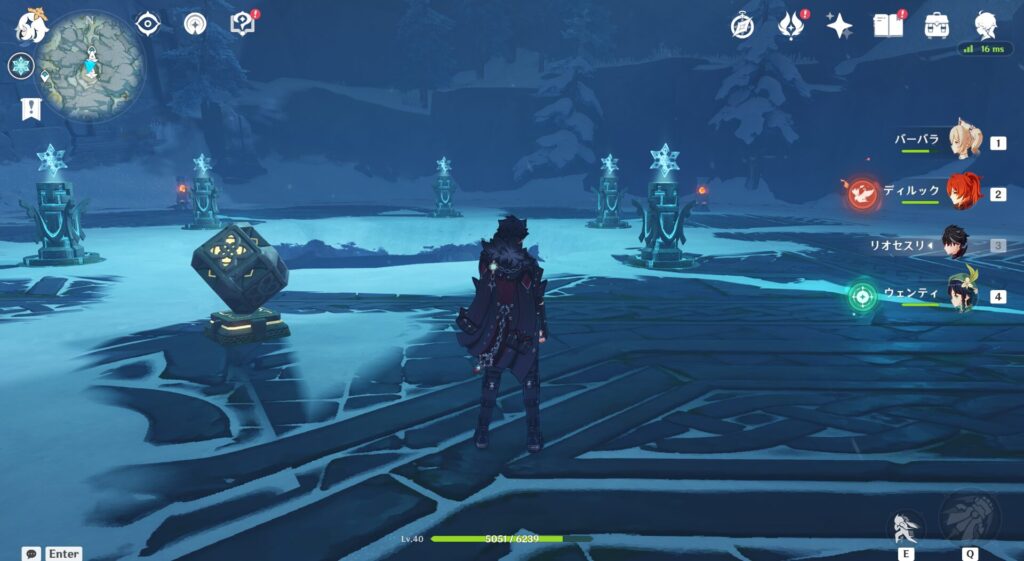Open the chat box speech bubble

point(31,553)
